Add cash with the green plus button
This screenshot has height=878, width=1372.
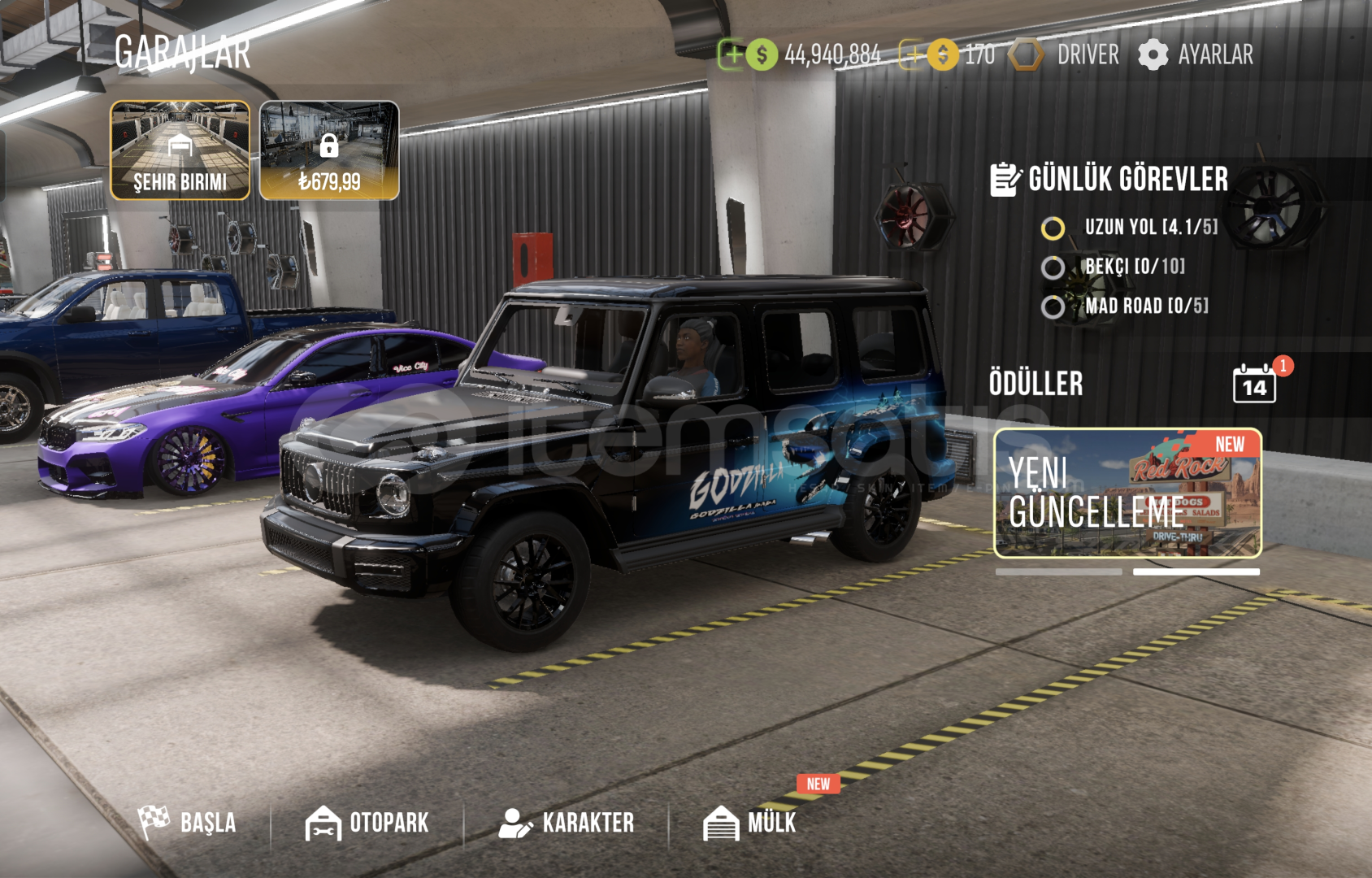[732, 54]
